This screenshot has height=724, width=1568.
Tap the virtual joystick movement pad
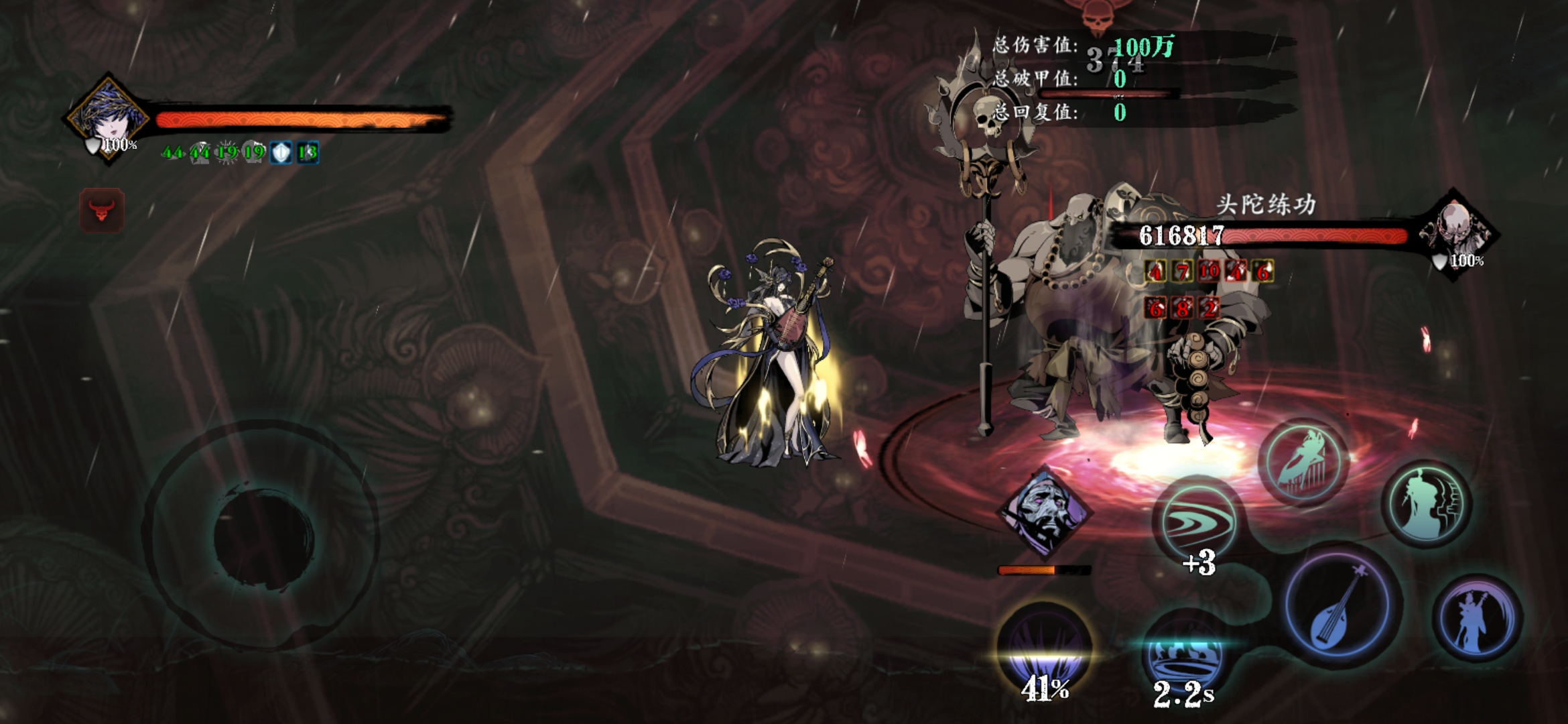click(x=263, y=535)
